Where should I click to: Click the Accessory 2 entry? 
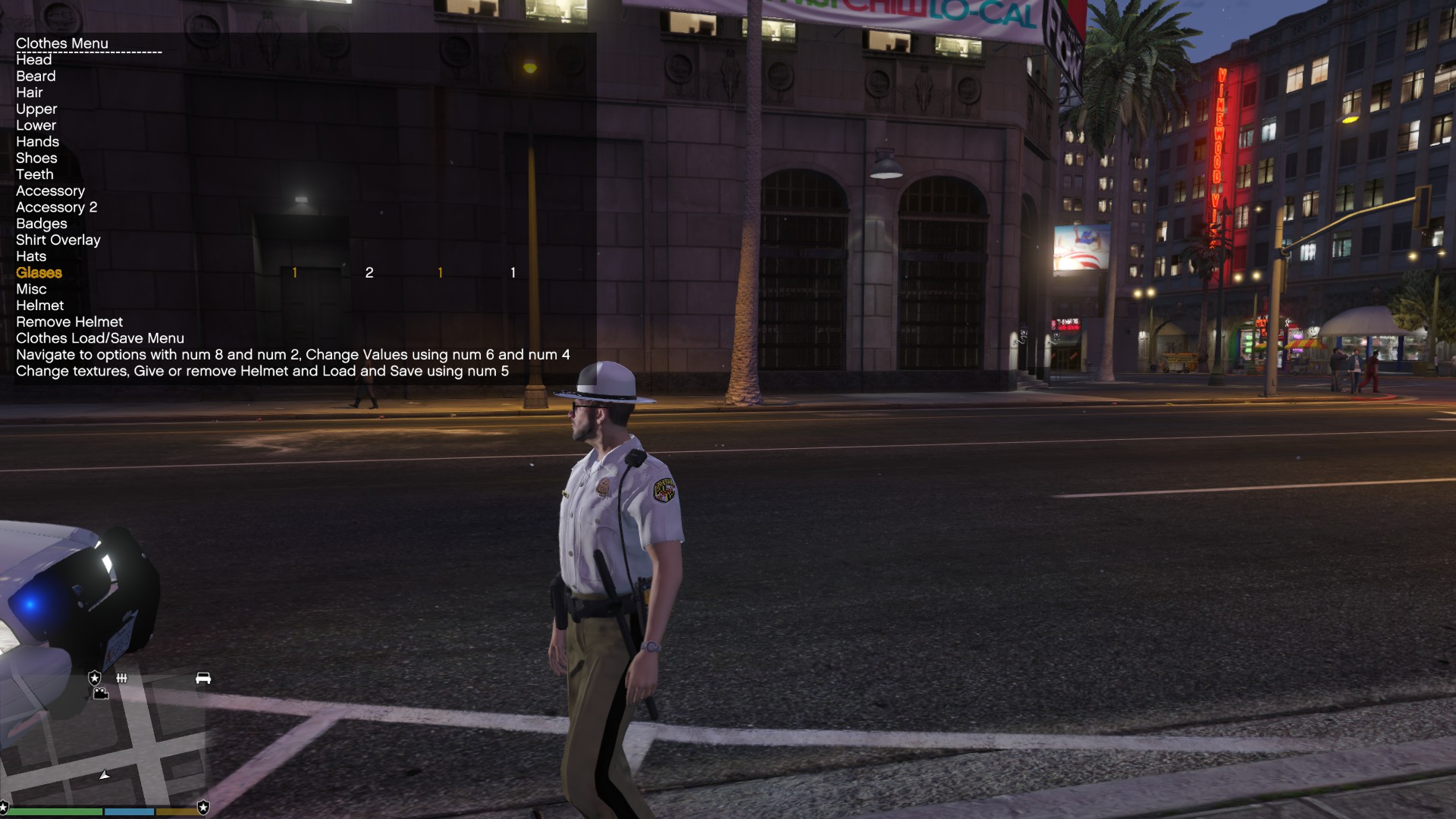click(57, 207)
